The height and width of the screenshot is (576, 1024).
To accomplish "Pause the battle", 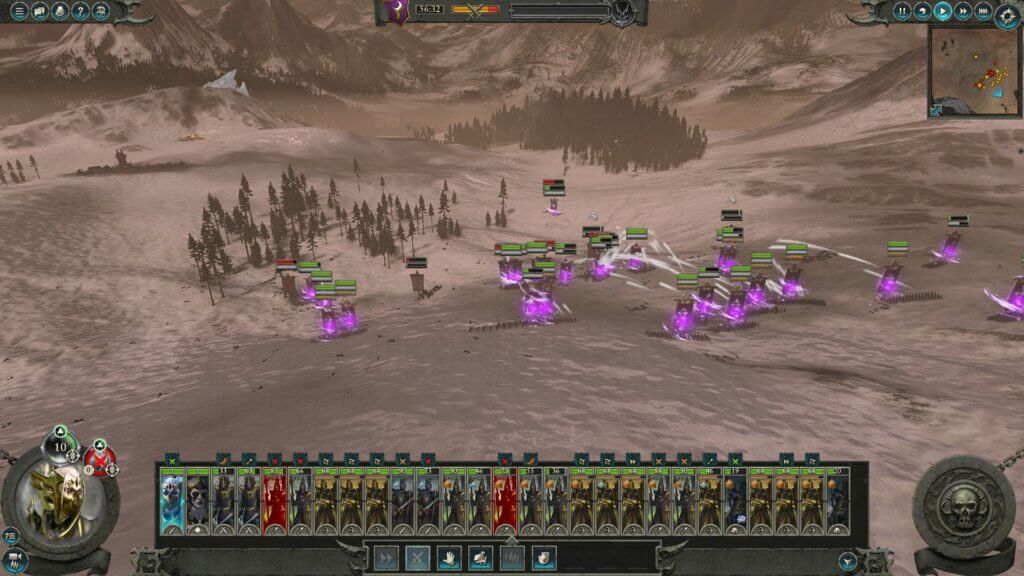I will point(903,12).
